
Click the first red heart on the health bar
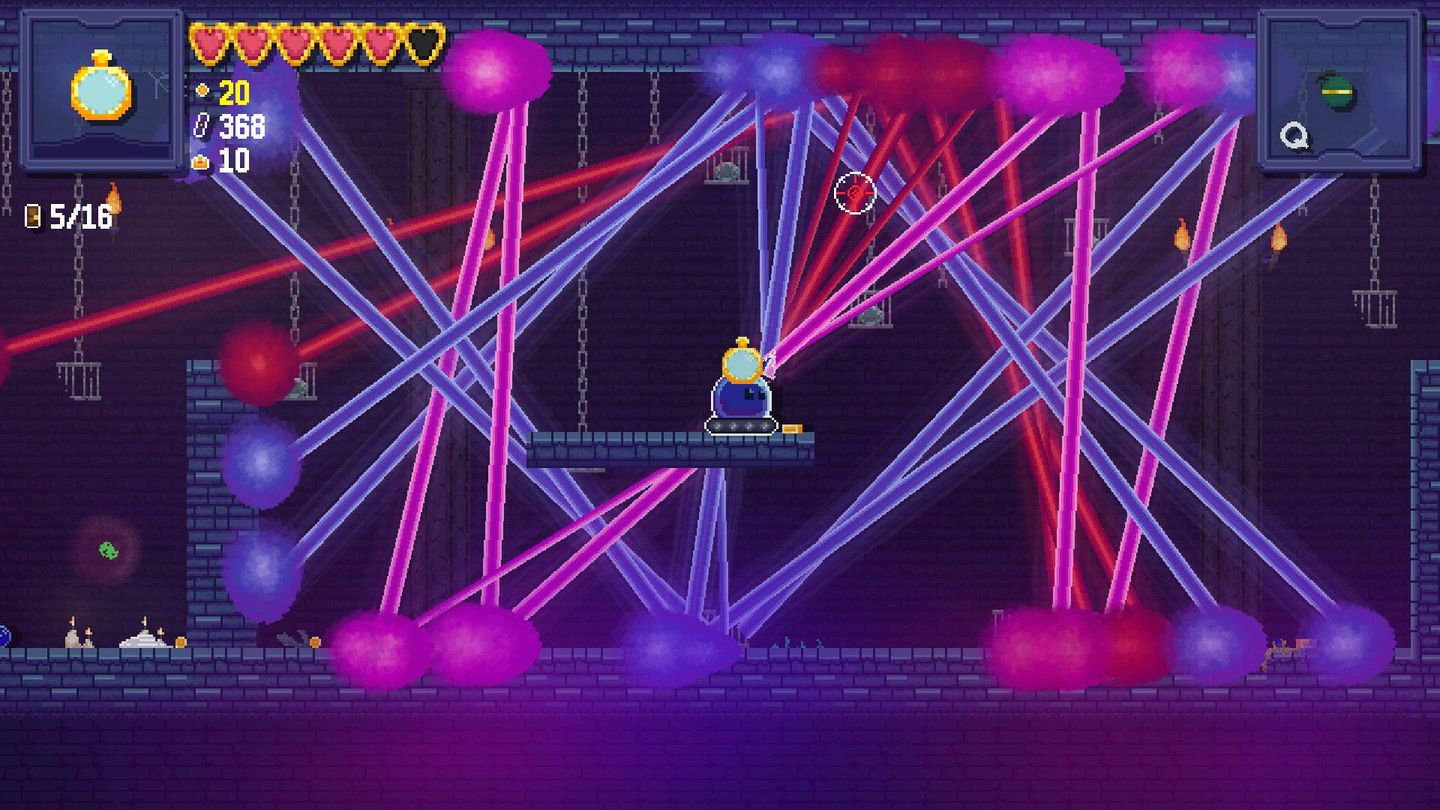tap(210, 40)
